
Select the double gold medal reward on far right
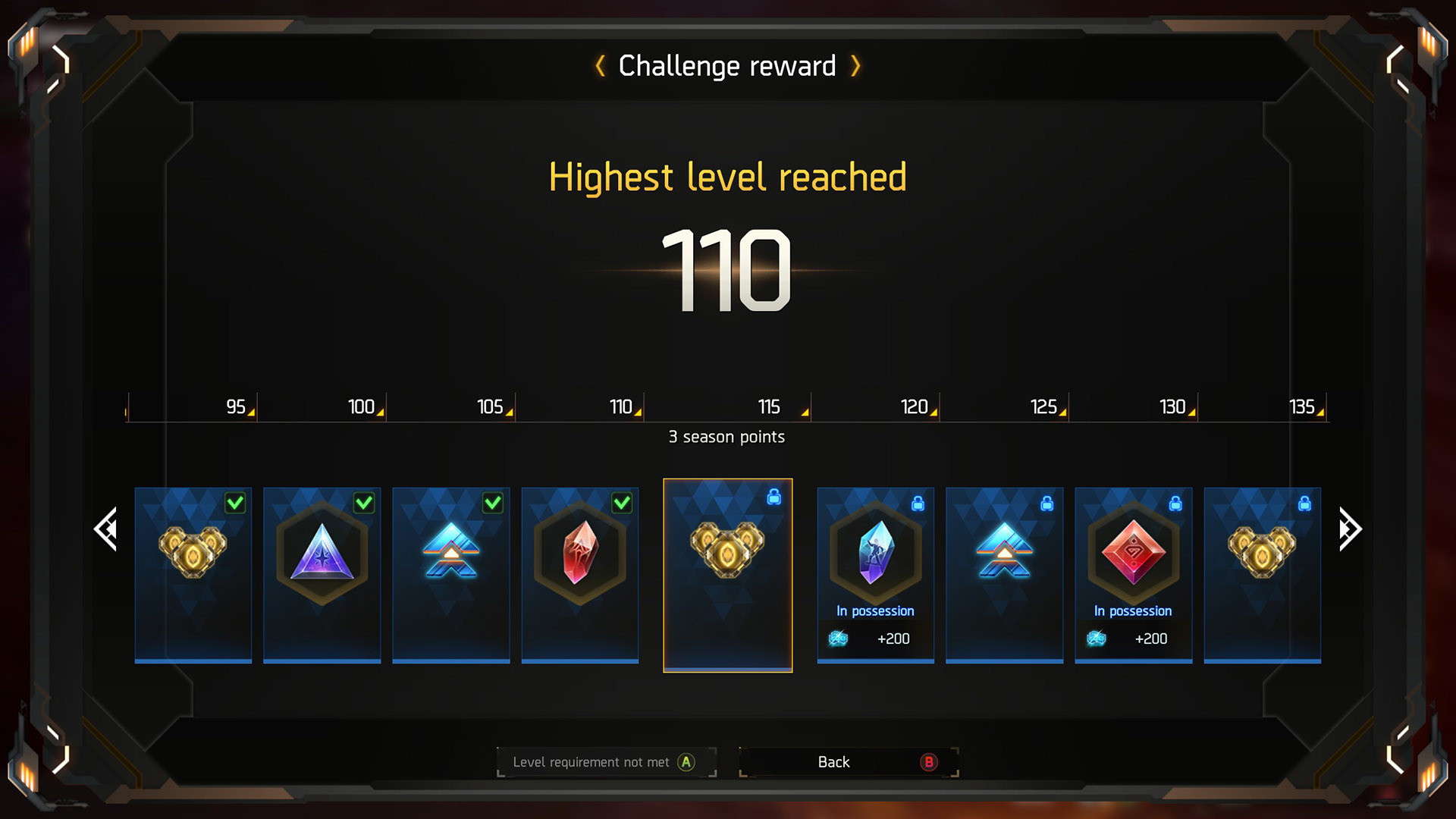1262,554
